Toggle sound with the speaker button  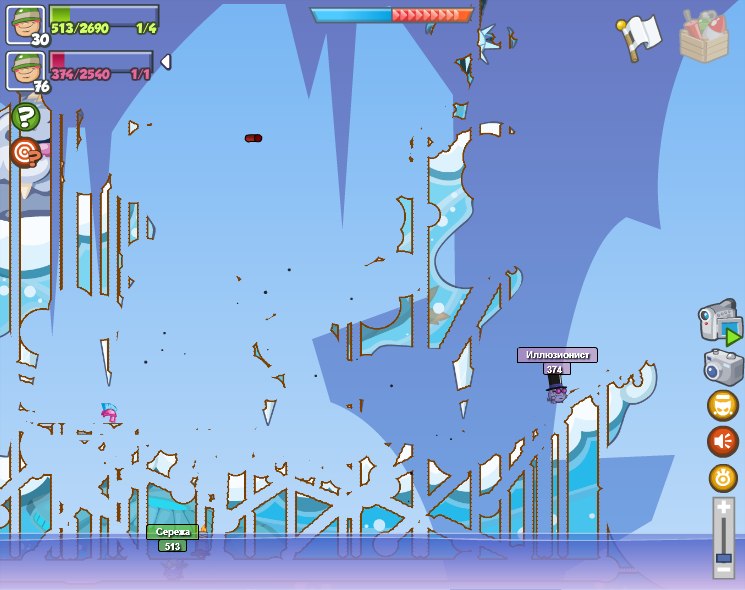(723, 441)
